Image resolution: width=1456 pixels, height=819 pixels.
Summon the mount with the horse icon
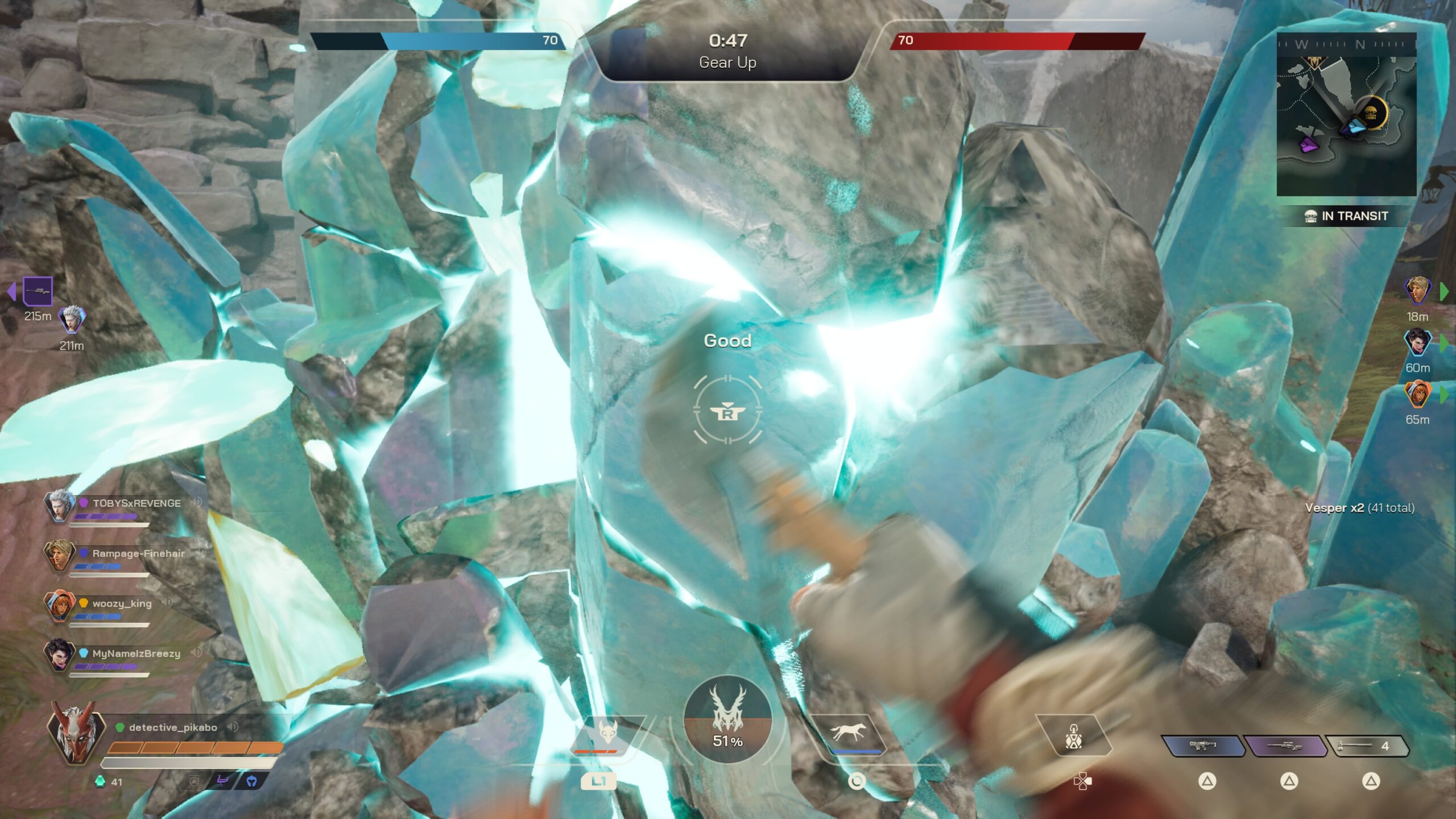tap(847, 733)
